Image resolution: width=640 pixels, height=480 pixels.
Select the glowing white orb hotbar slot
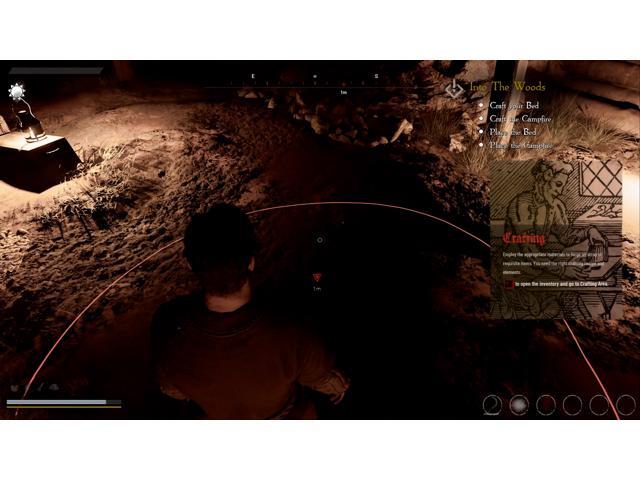[519, 404]
